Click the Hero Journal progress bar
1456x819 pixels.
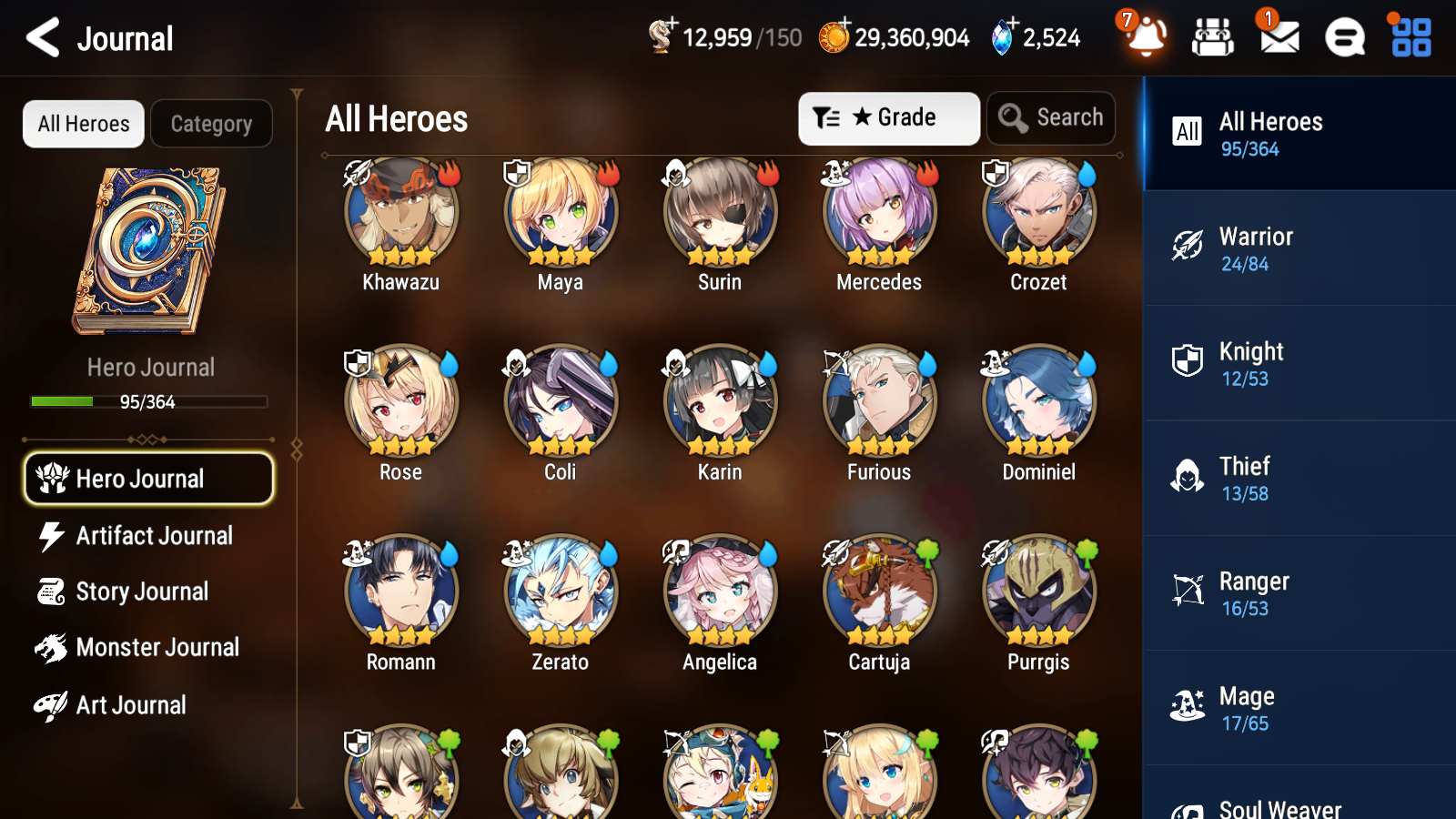pyautogui.click(x=148, y=401)
